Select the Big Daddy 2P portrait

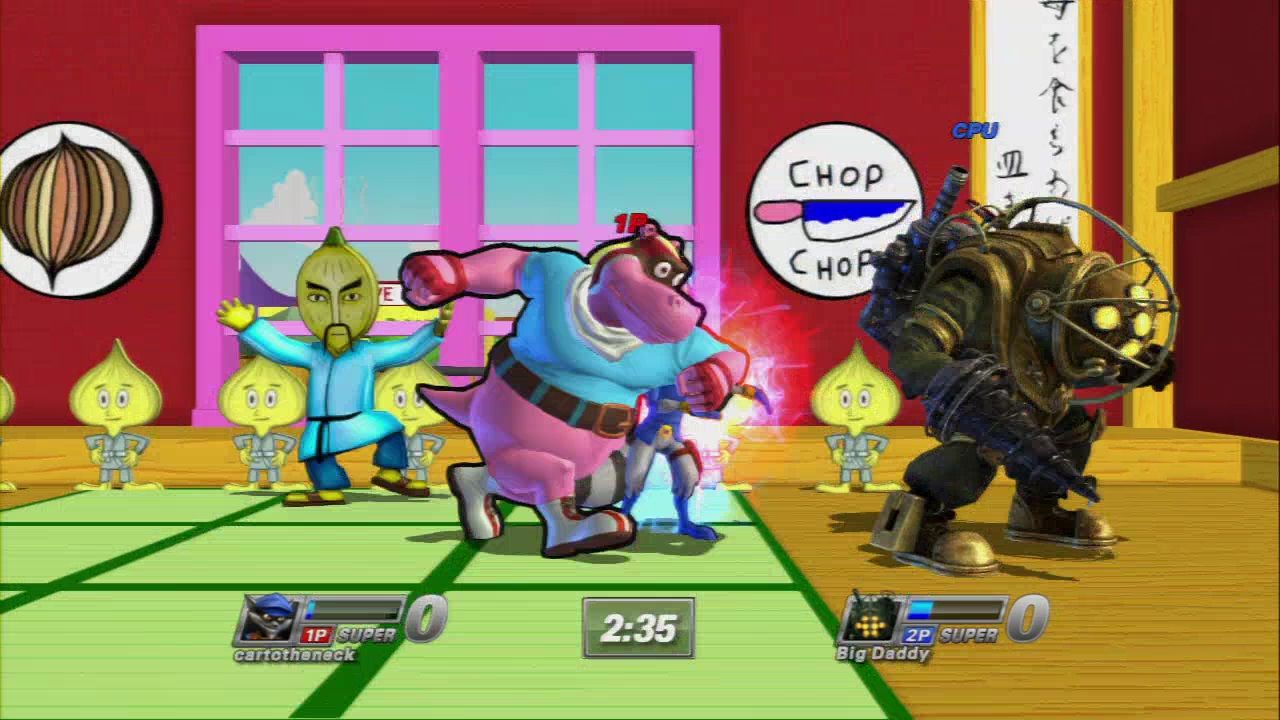pyautogui.click(x=871, y=619)
